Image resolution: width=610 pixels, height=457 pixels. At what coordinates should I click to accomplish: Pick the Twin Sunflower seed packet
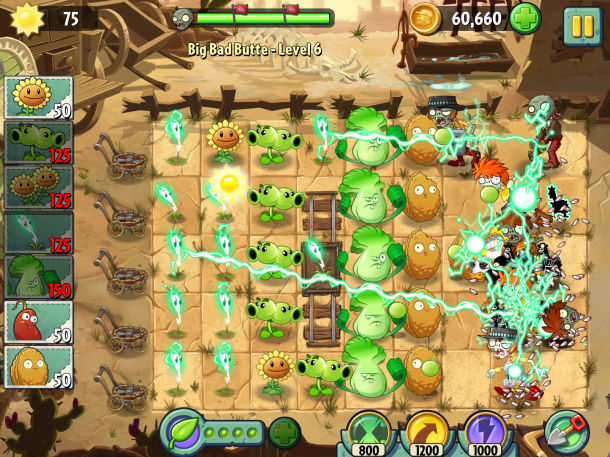click(x=39, y=187)
